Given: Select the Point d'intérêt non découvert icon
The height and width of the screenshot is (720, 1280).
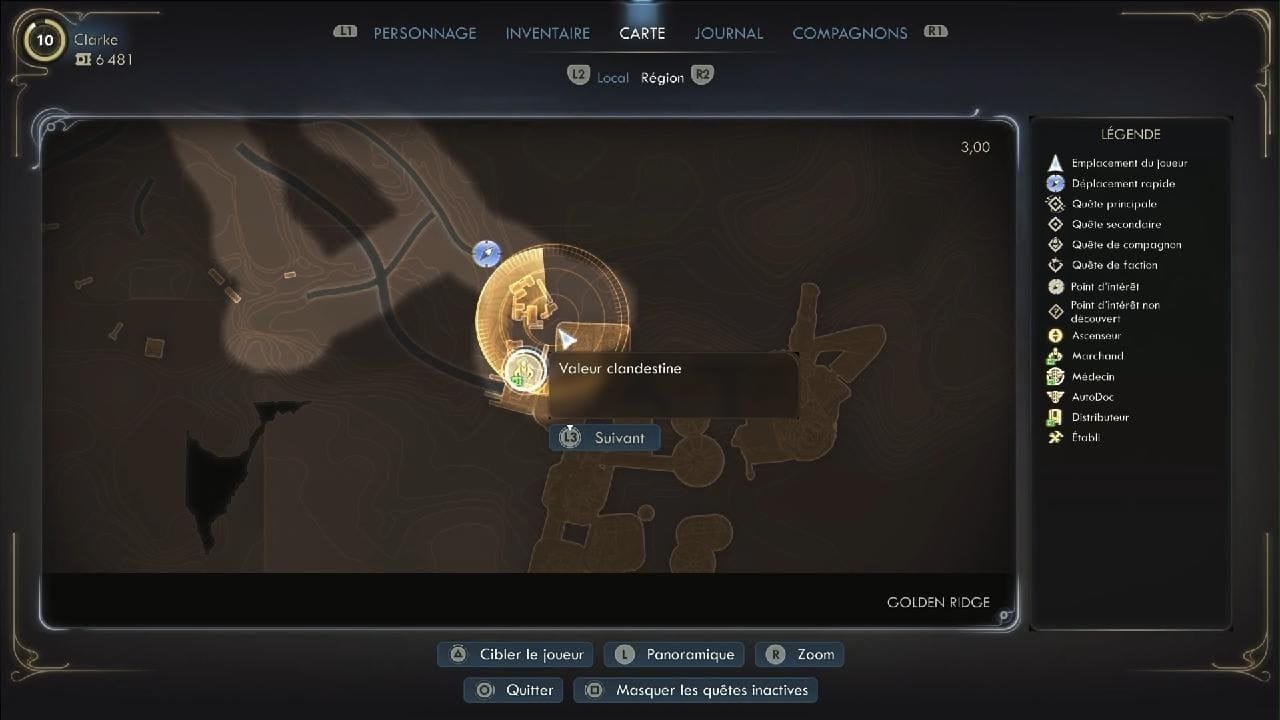Looking at the screenshot, I should click(x=1057, y=310).
